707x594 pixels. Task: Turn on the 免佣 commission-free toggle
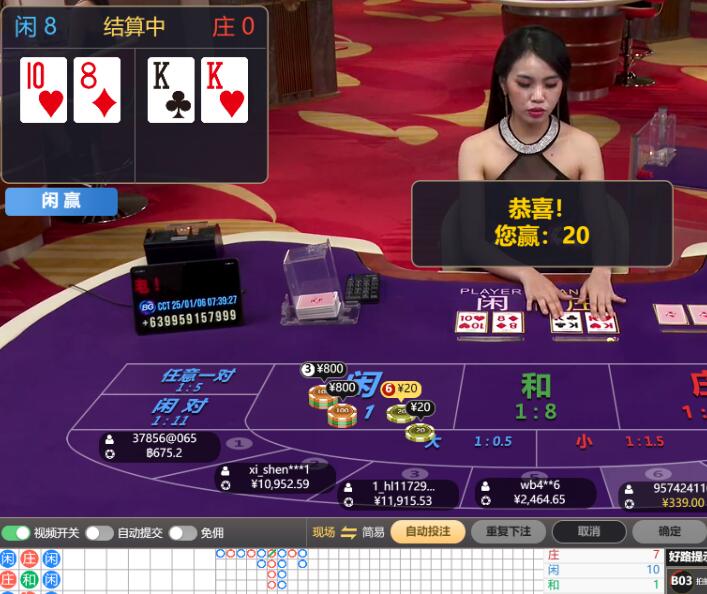[x=182, y=533]
